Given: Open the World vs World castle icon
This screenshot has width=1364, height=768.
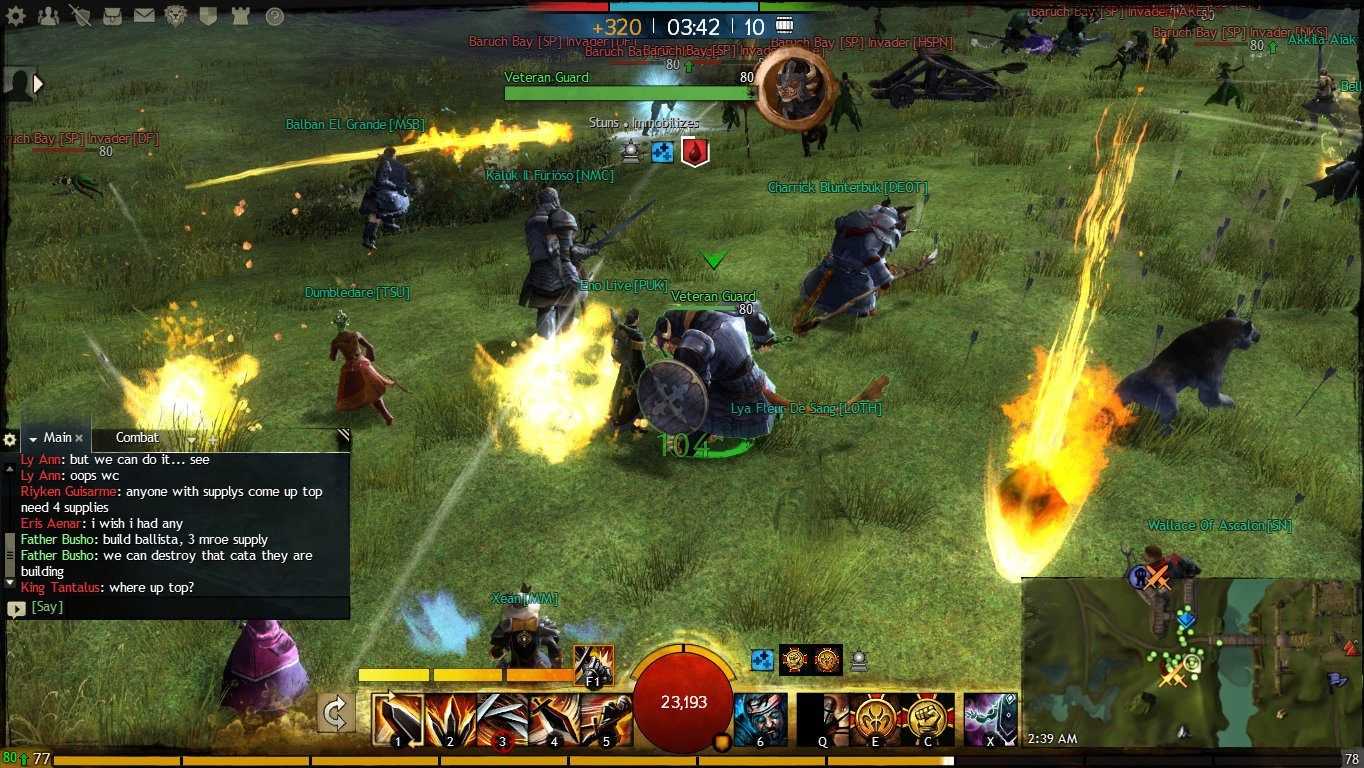Looking at the screenshot, I should [x=240, y=16].
